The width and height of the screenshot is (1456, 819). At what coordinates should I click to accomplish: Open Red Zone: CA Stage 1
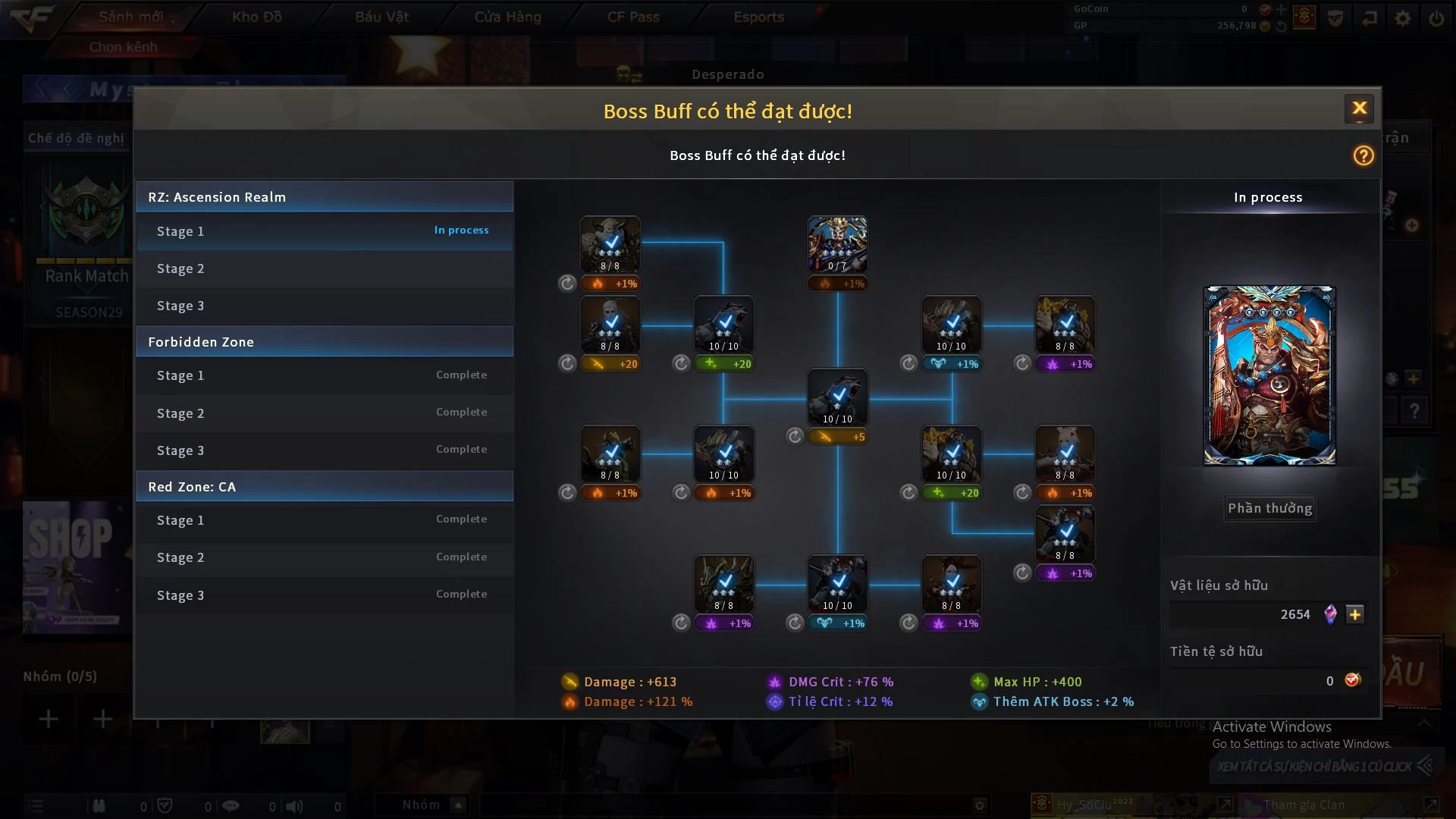pyautogui.click(x=324, y=520)
